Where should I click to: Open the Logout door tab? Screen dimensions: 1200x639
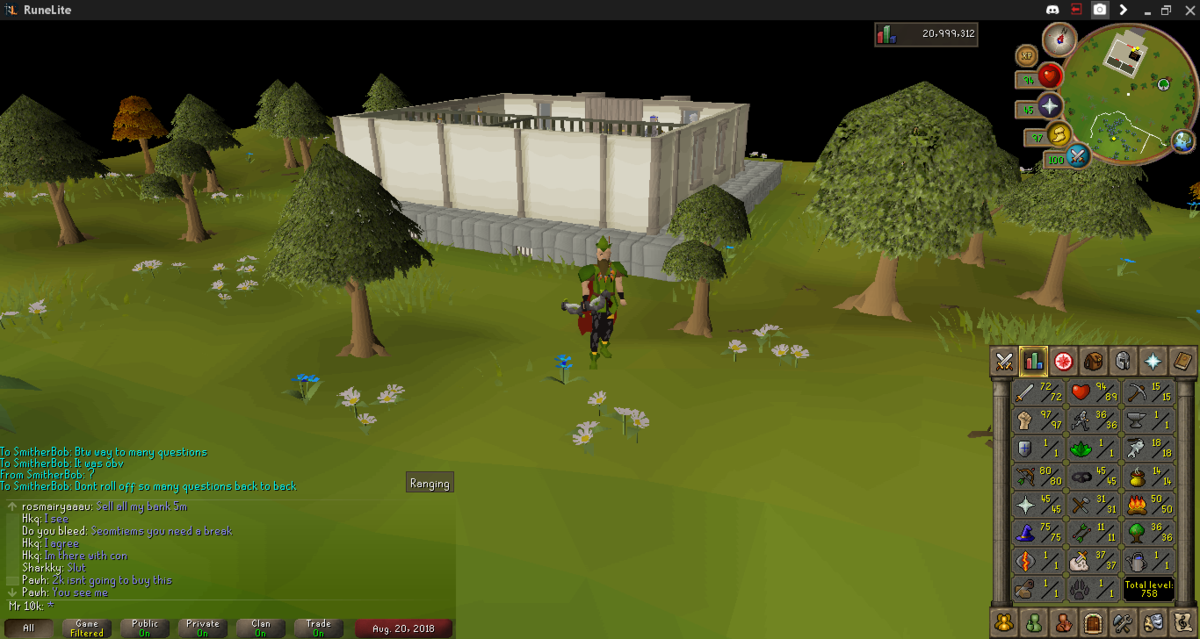point(1093,622)
